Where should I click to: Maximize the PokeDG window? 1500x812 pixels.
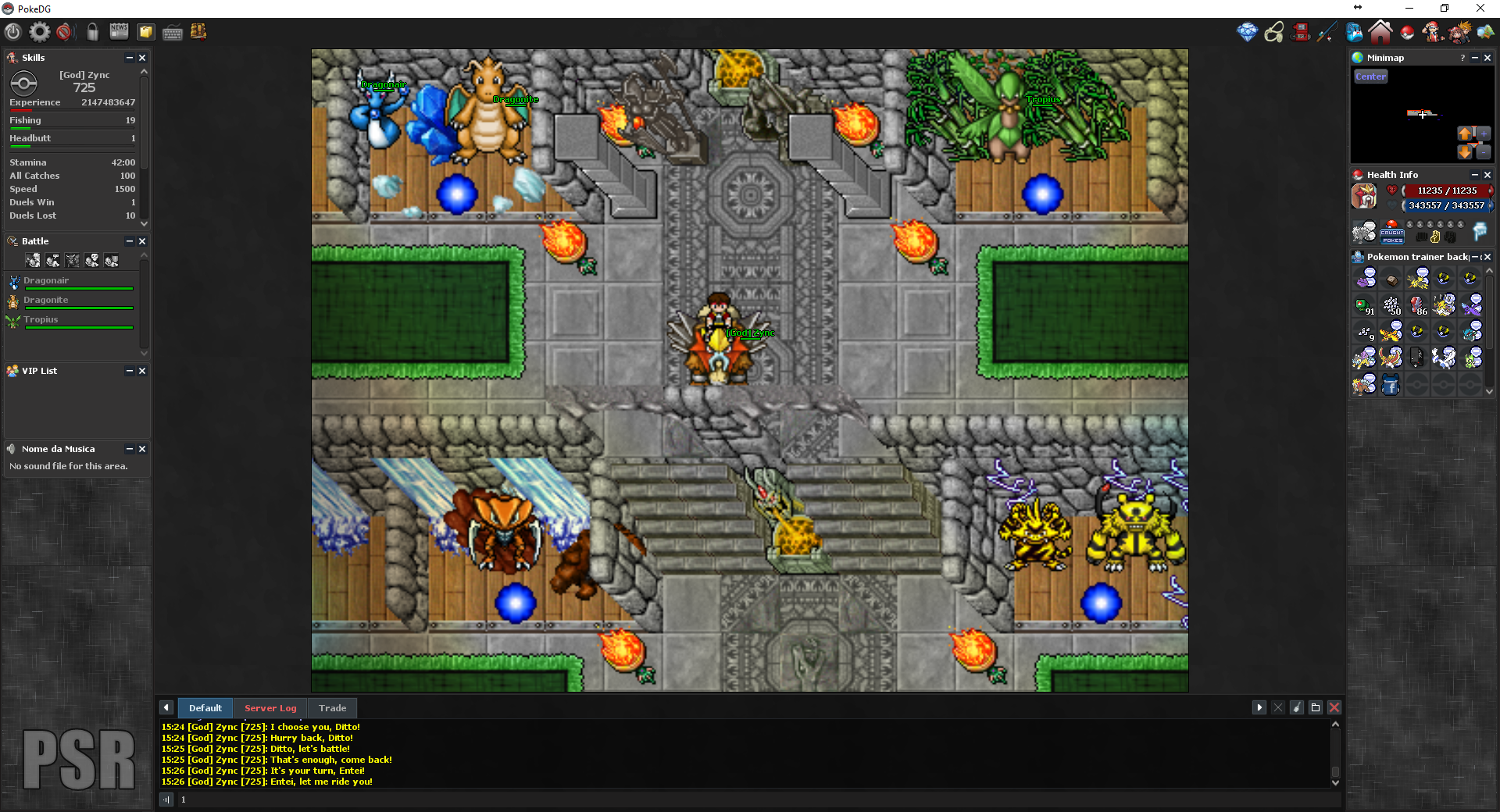[1445, 9]
